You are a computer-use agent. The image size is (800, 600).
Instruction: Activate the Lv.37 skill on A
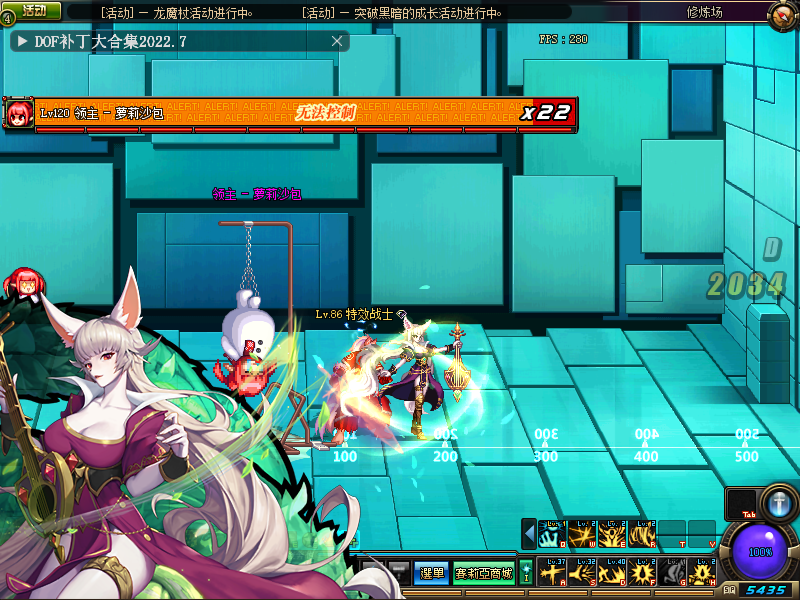click(x=553, y=573)
